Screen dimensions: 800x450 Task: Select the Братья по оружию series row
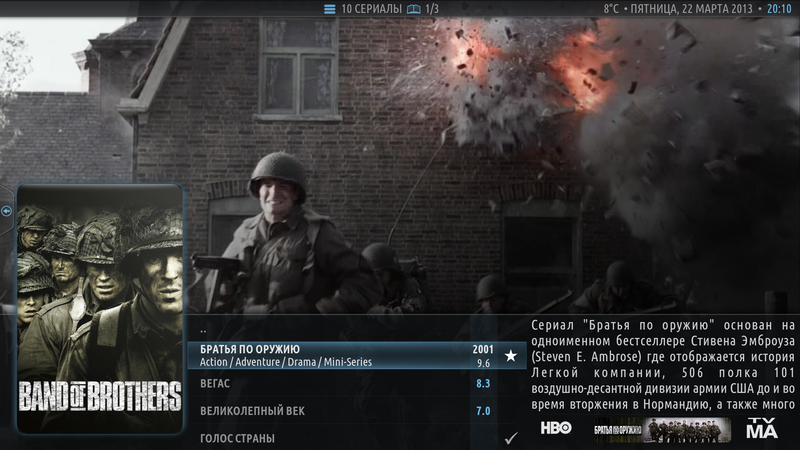click(340, 355)
